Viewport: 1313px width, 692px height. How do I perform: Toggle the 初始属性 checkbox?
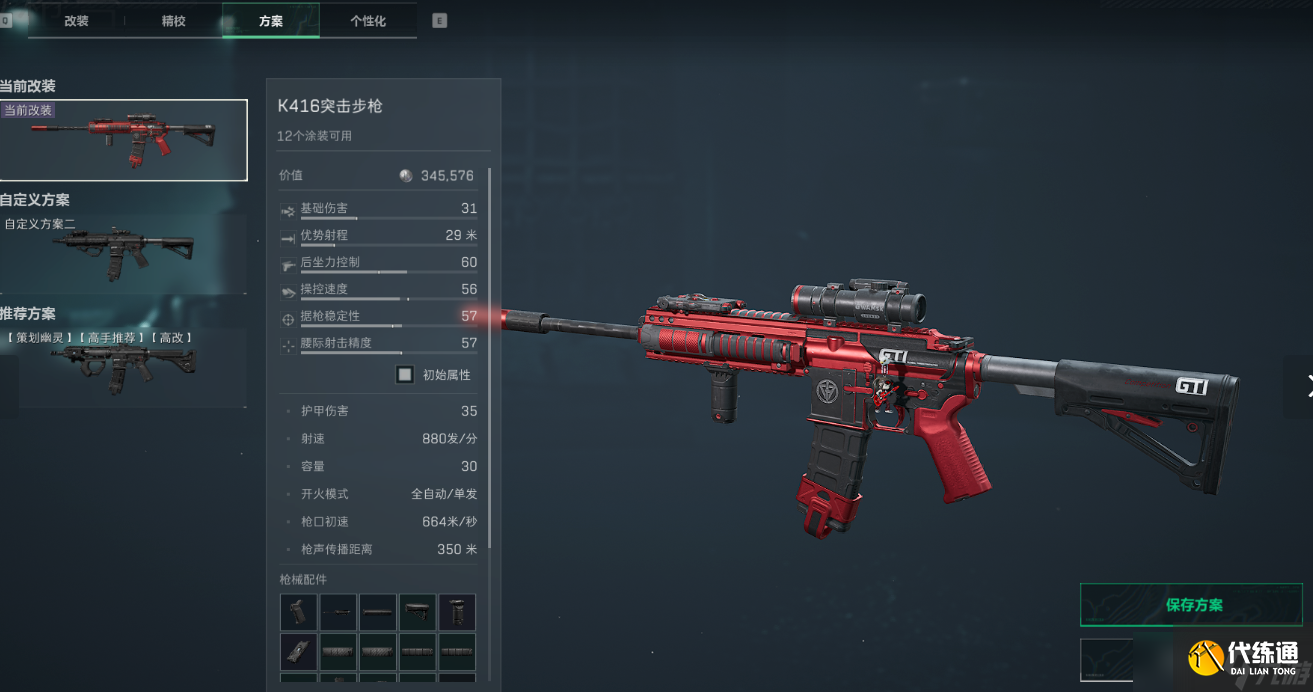pos(405,375)
